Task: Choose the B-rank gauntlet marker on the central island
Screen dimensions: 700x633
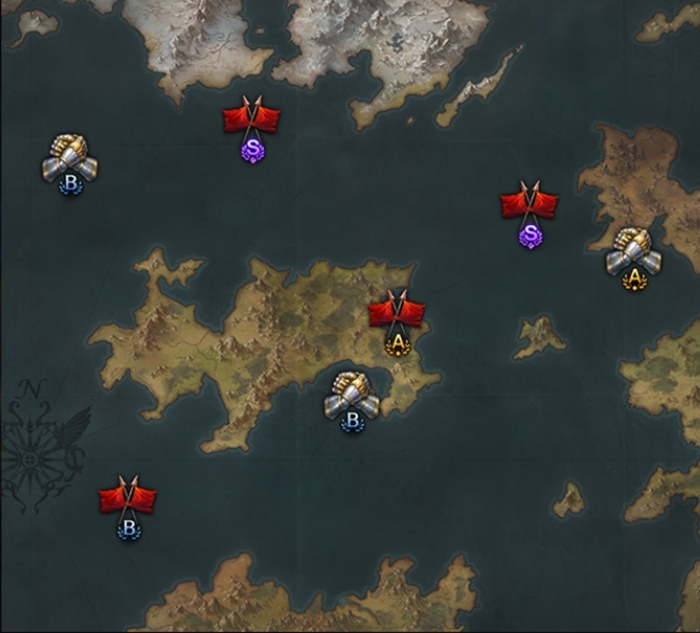Action: pos(351,399)
